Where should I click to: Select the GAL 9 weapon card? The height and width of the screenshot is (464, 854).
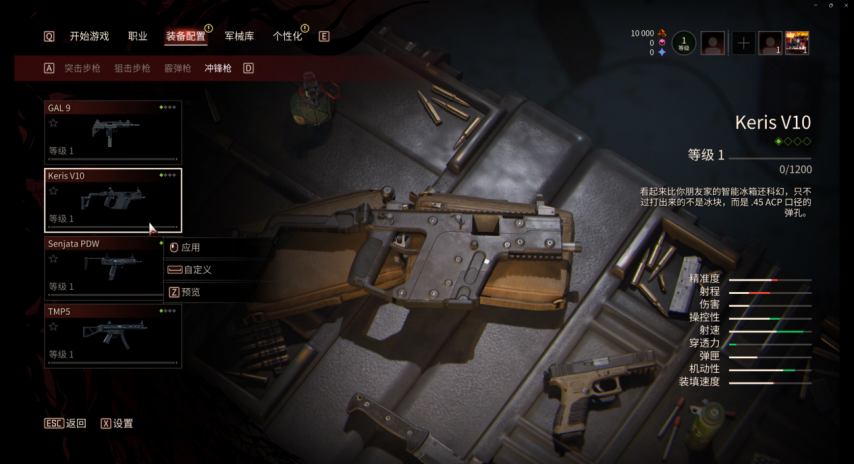113,132
